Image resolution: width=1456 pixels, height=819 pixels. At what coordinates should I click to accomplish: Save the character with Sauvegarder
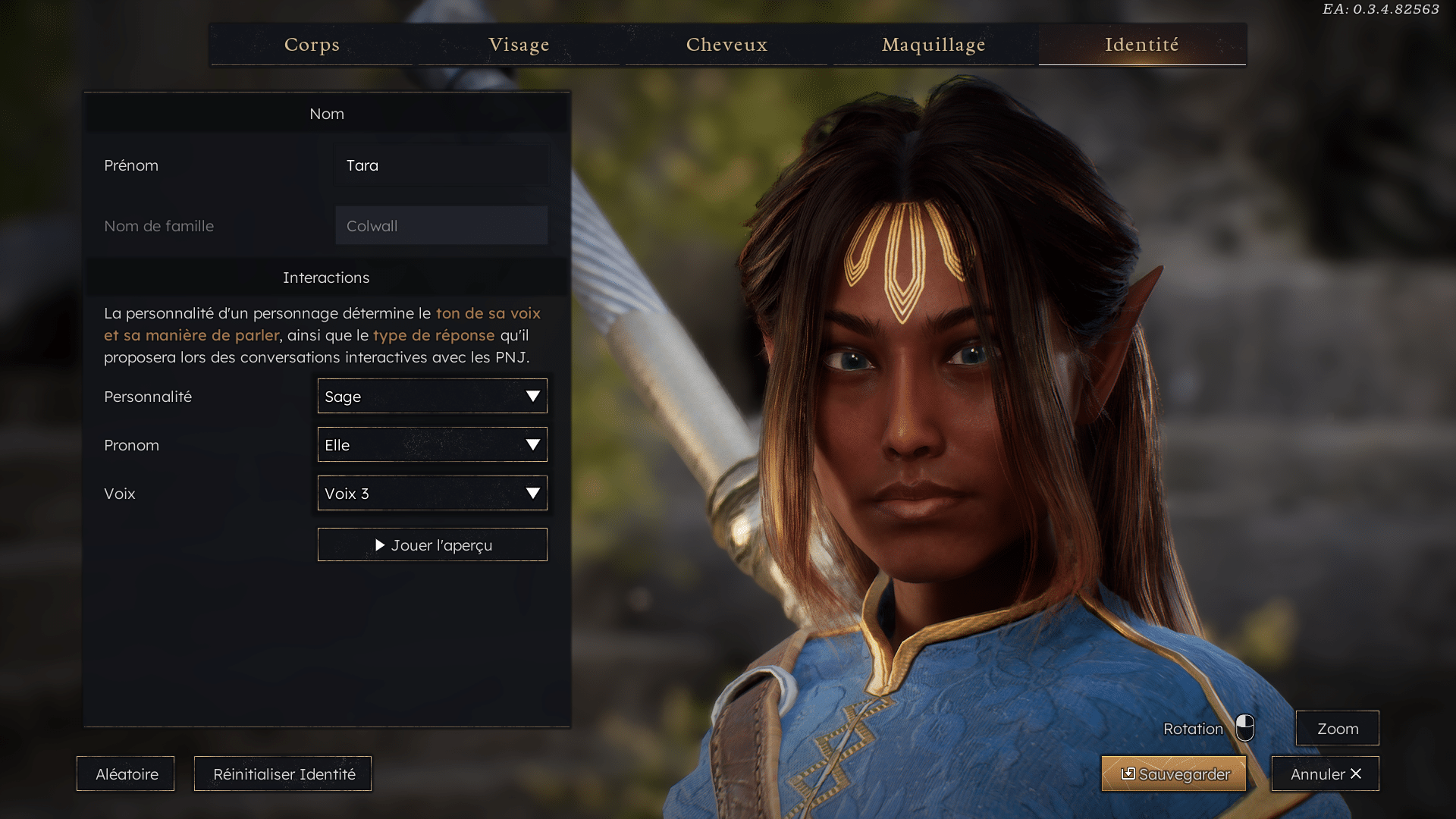pos(1174,774)
